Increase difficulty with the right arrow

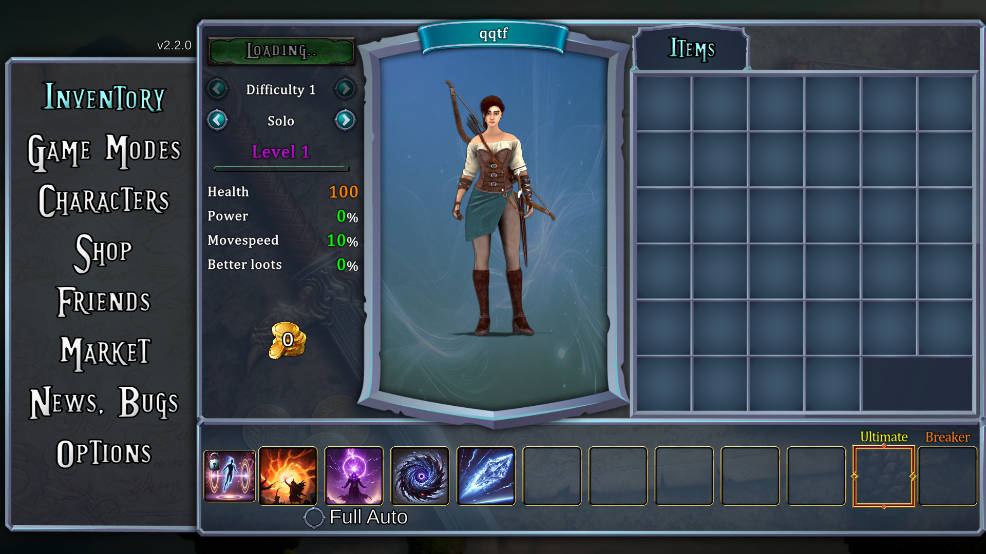(x=345, y=89)
